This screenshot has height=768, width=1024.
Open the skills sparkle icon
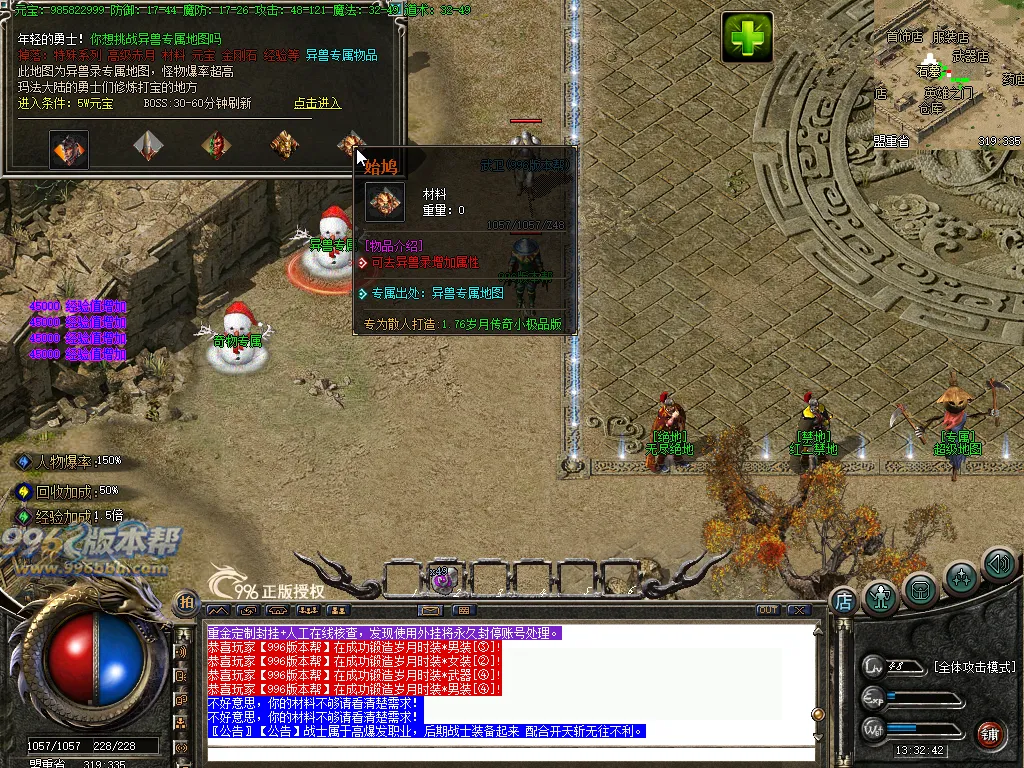tap(961, 578)
